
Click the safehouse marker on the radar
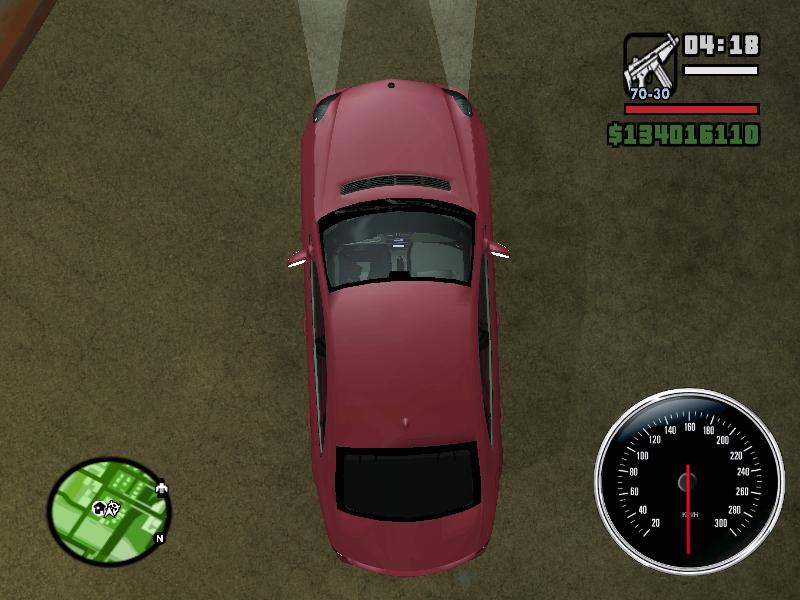click(98, 508)
